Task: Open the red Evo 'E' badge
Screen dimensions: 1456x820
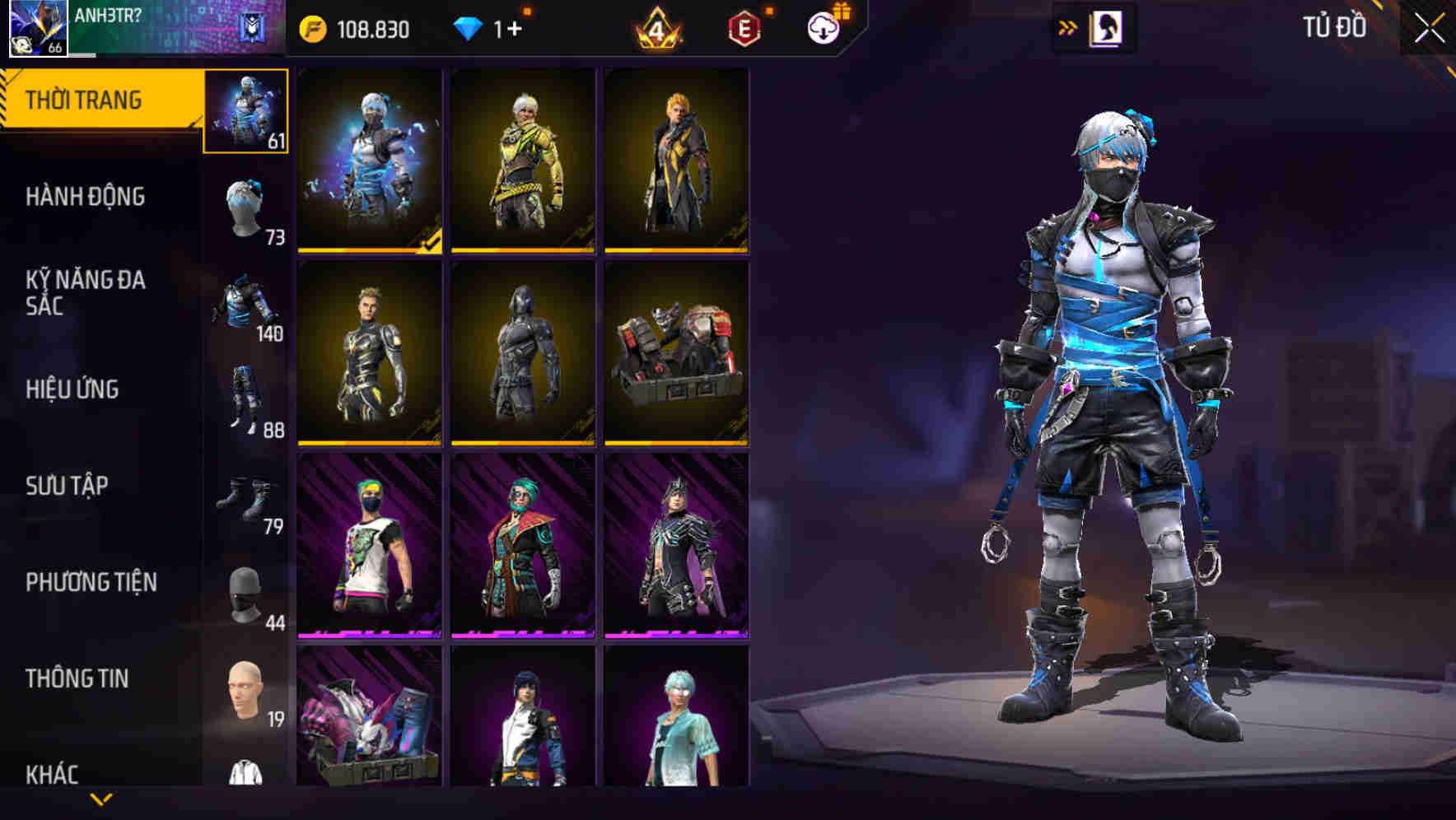Action: click(743, 26)
